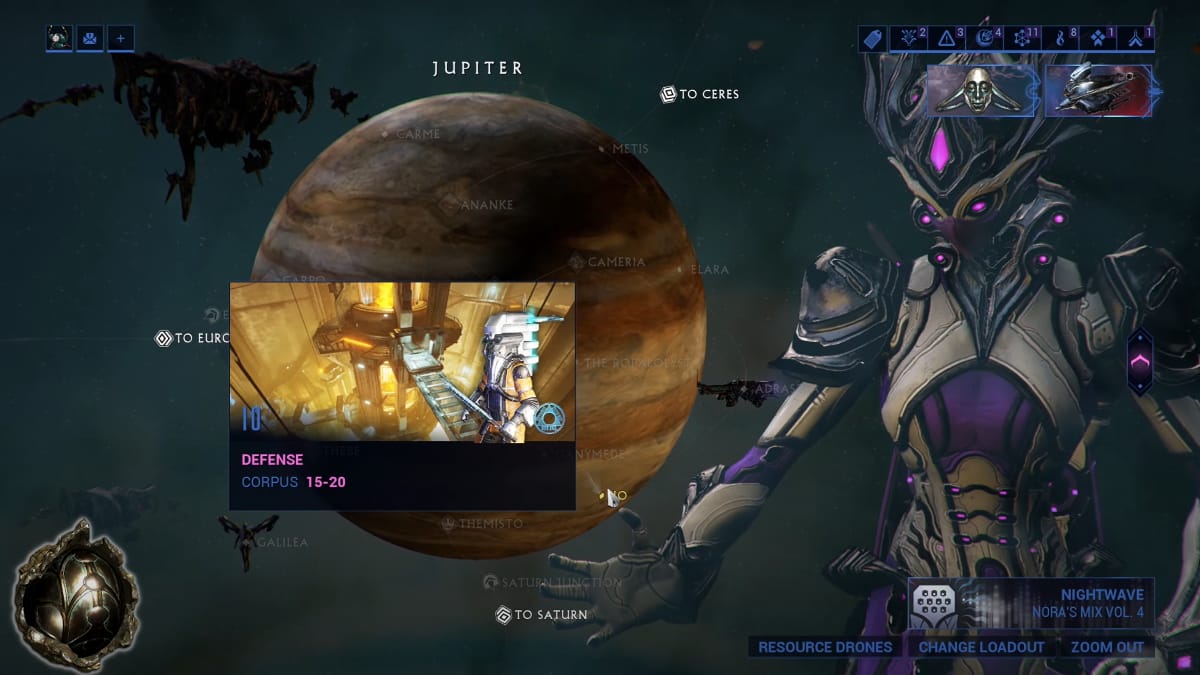Open the Nightwave Nora's Mix panel

(x=1031, y=604)
